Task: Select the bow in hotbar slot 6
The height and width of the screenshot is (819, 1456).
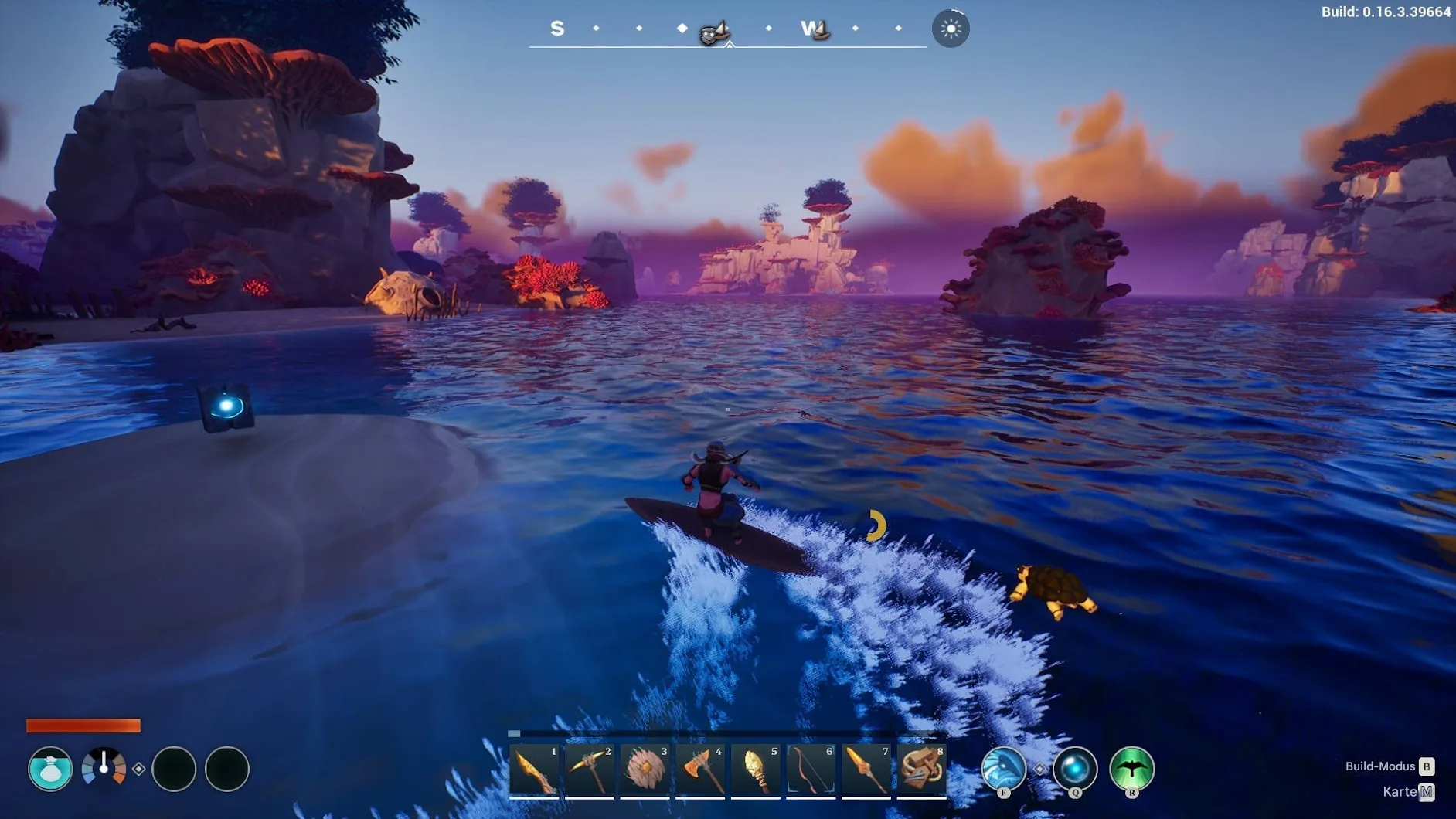Action: (811, 770)
